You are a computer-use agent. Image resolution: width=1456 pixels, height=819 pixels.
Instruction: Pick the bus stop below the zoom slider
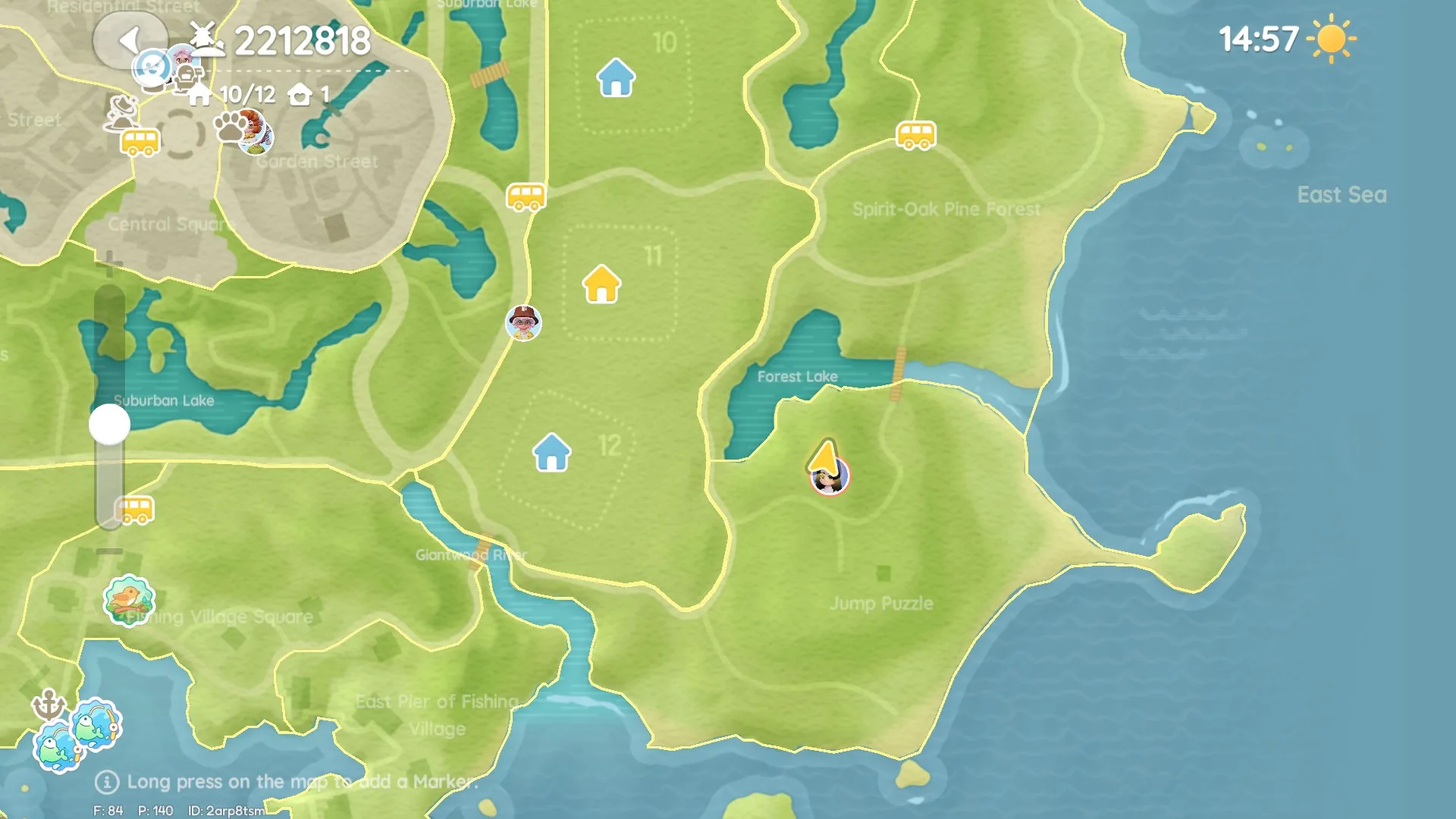[x=136, y=510]
